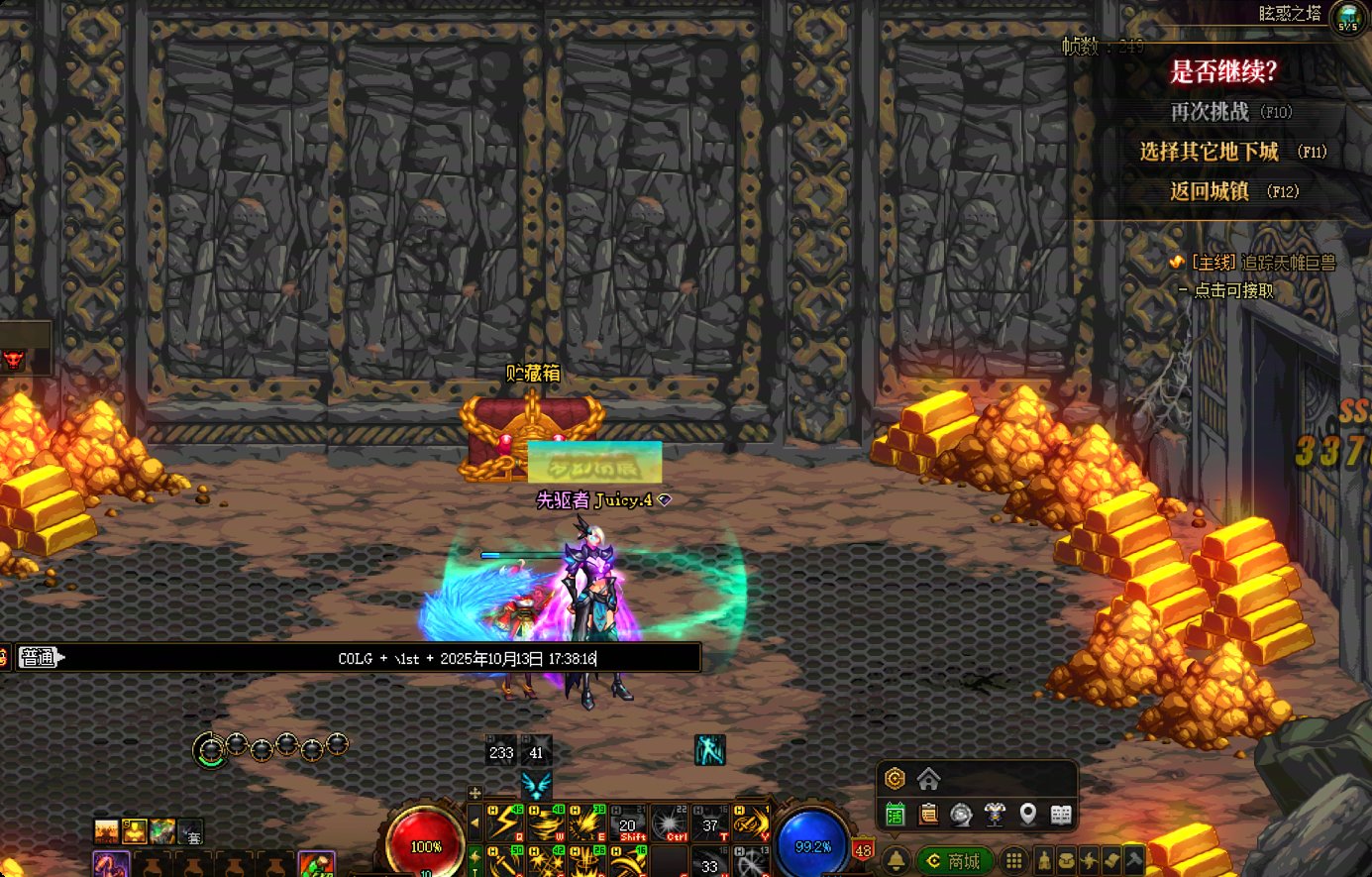Click the notification bell icon
This screenshot has width=1372, height=877.
click(895, 860)
